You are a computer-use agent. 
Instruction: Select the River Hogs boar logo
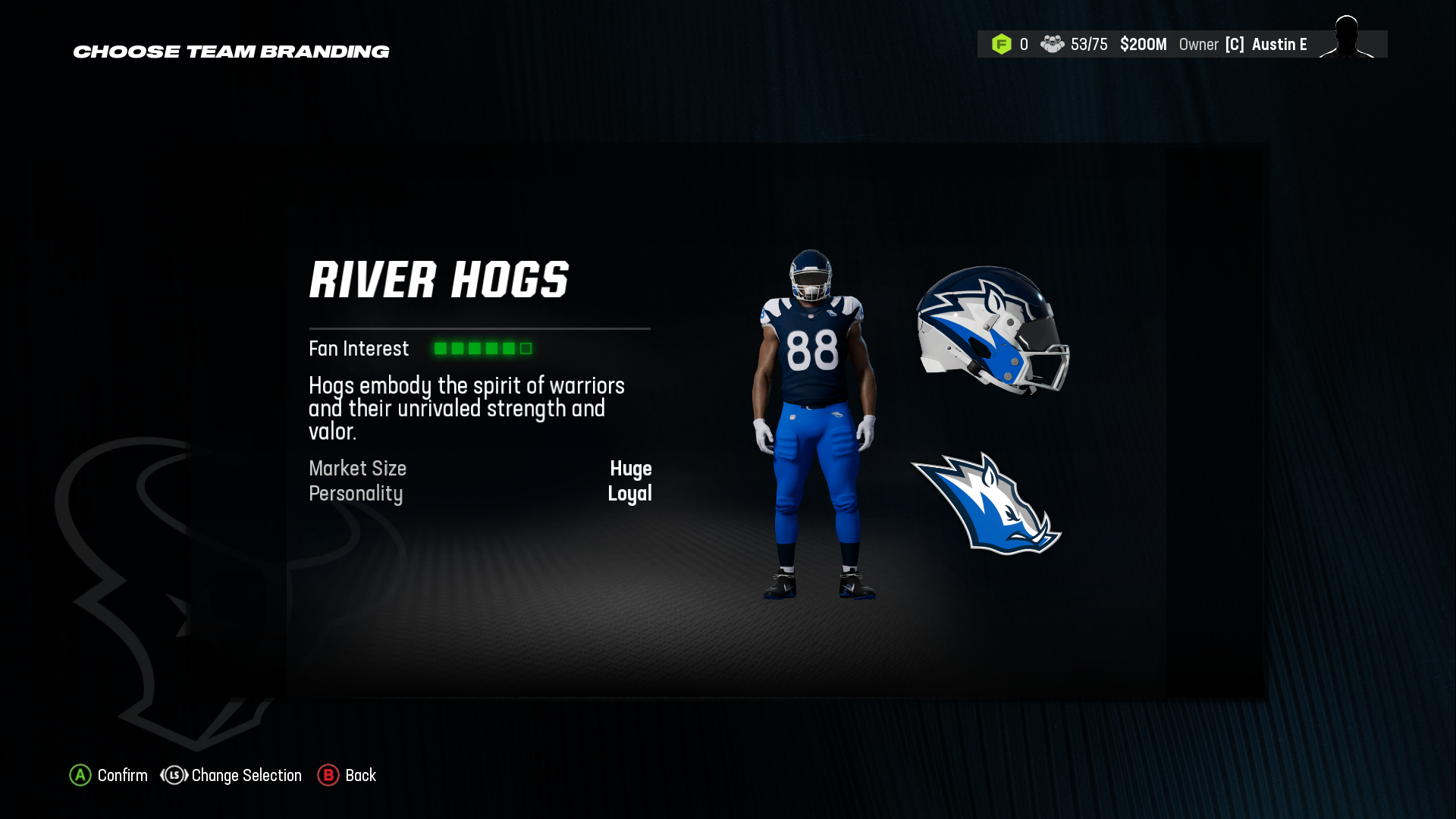(986, 504)
